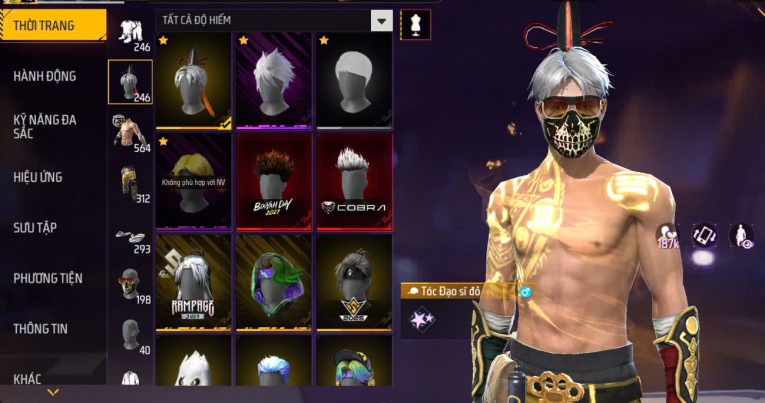
Task: Choose the white spiky anime hair
Action: point(274,80)
